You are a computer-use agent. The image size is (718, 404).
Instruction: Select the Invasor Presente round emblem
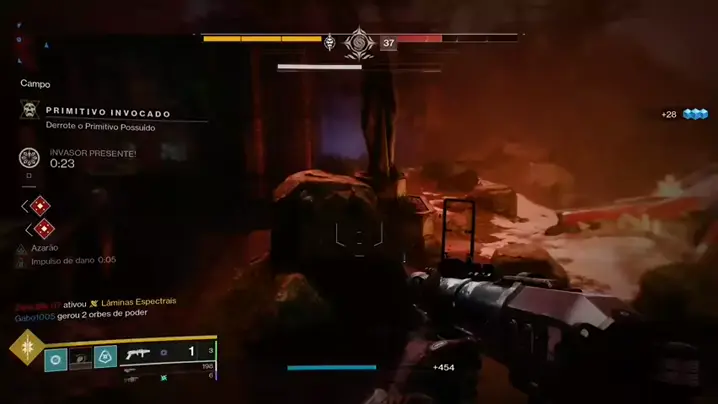coord(29,157)
